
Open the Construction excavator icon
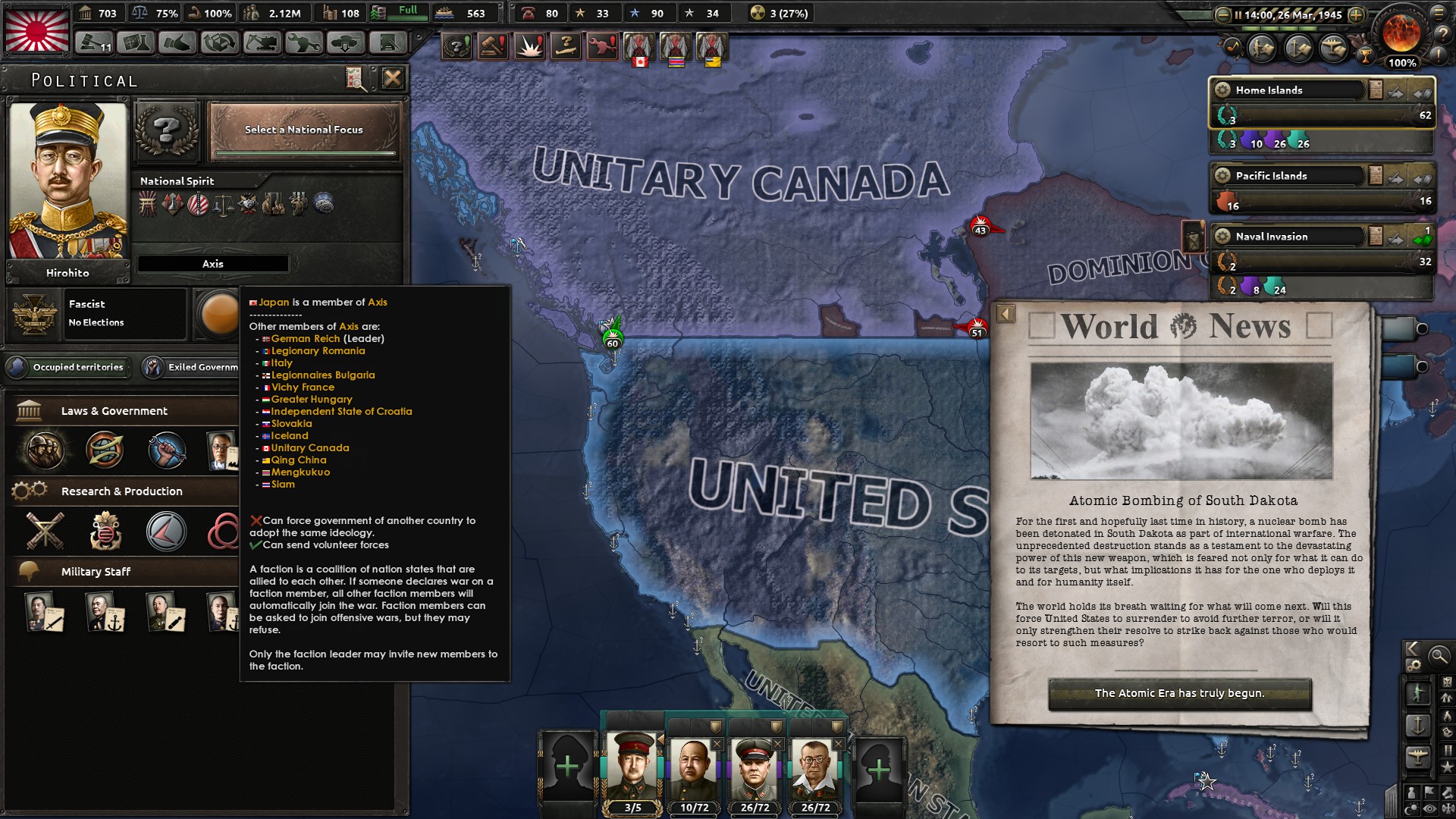(260, 44)
